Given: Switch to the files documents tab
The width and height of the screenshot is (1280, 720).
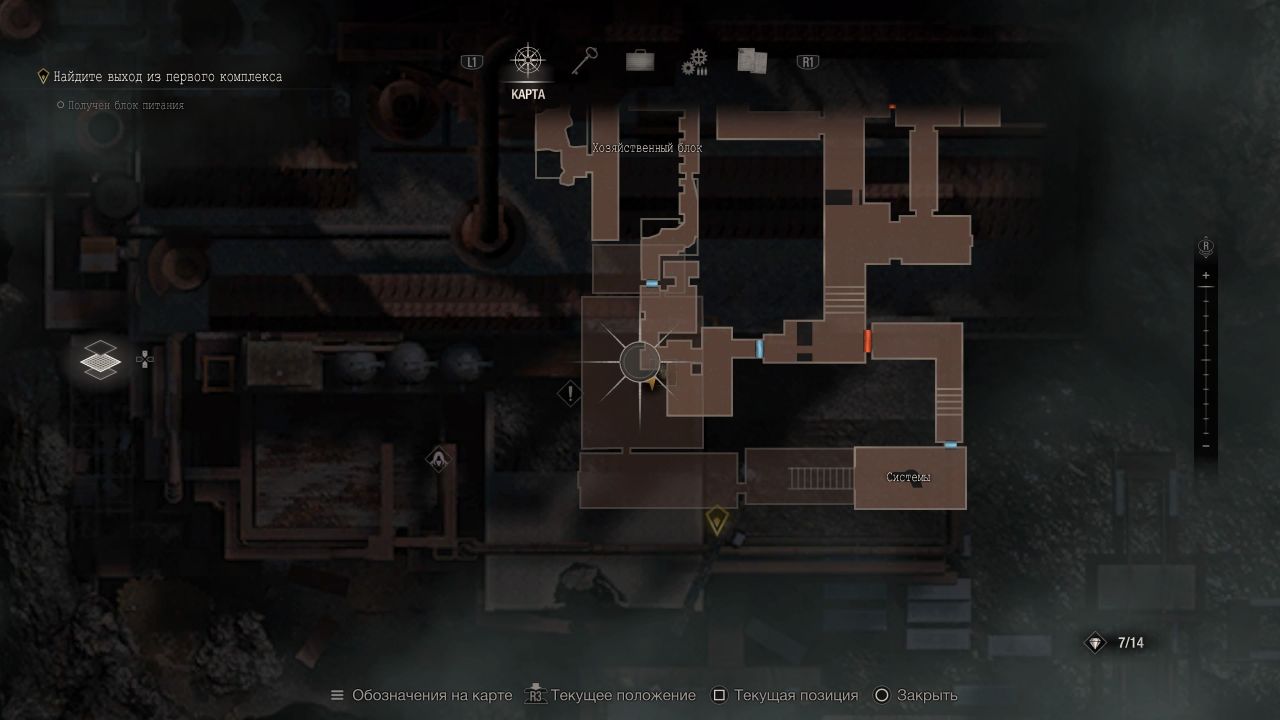Looking at the screenshot, I should click(x=751, y=62).
